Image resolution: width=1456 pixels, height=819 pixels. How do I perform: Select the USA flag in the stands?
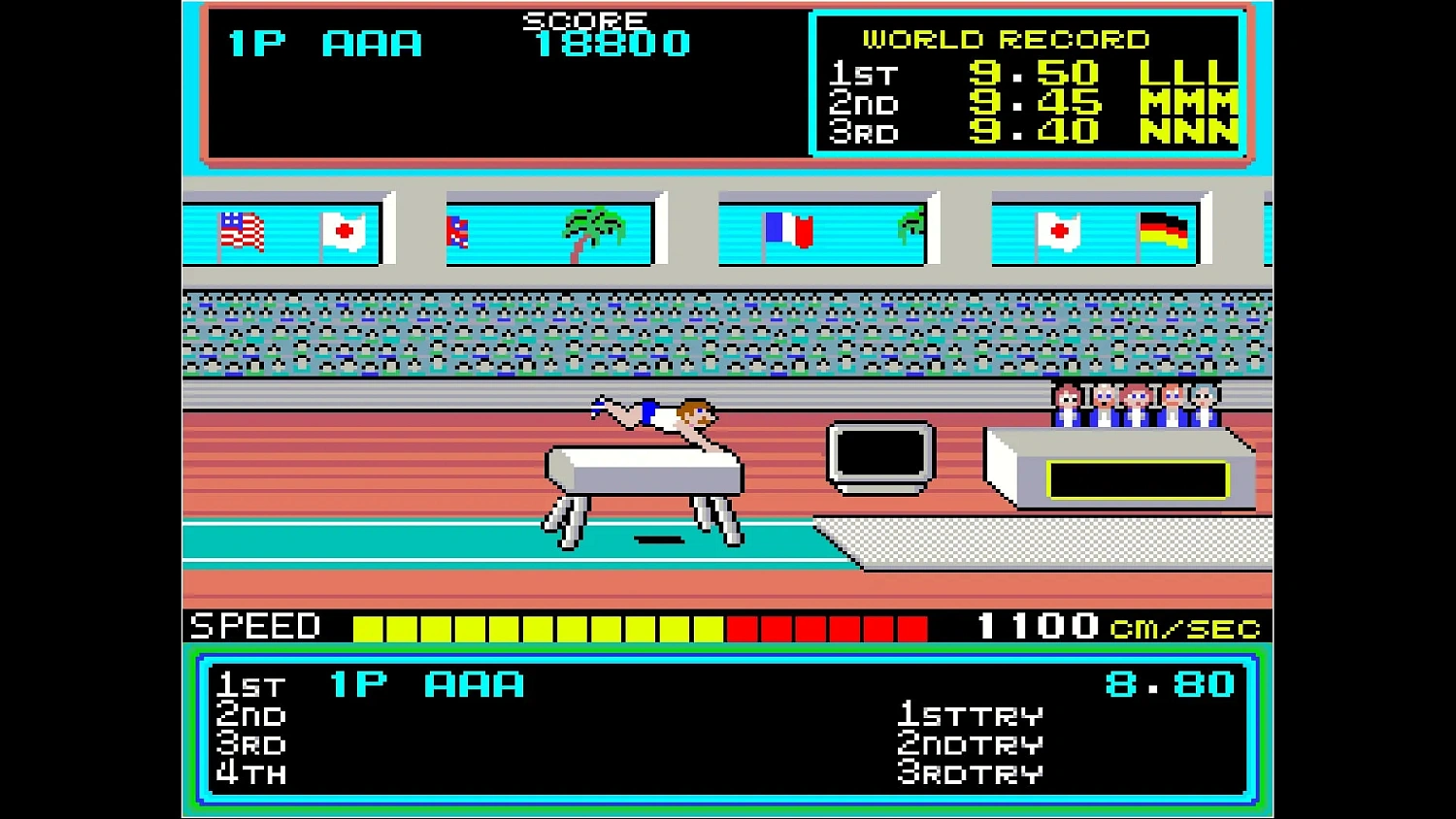(x=242, y=231)
